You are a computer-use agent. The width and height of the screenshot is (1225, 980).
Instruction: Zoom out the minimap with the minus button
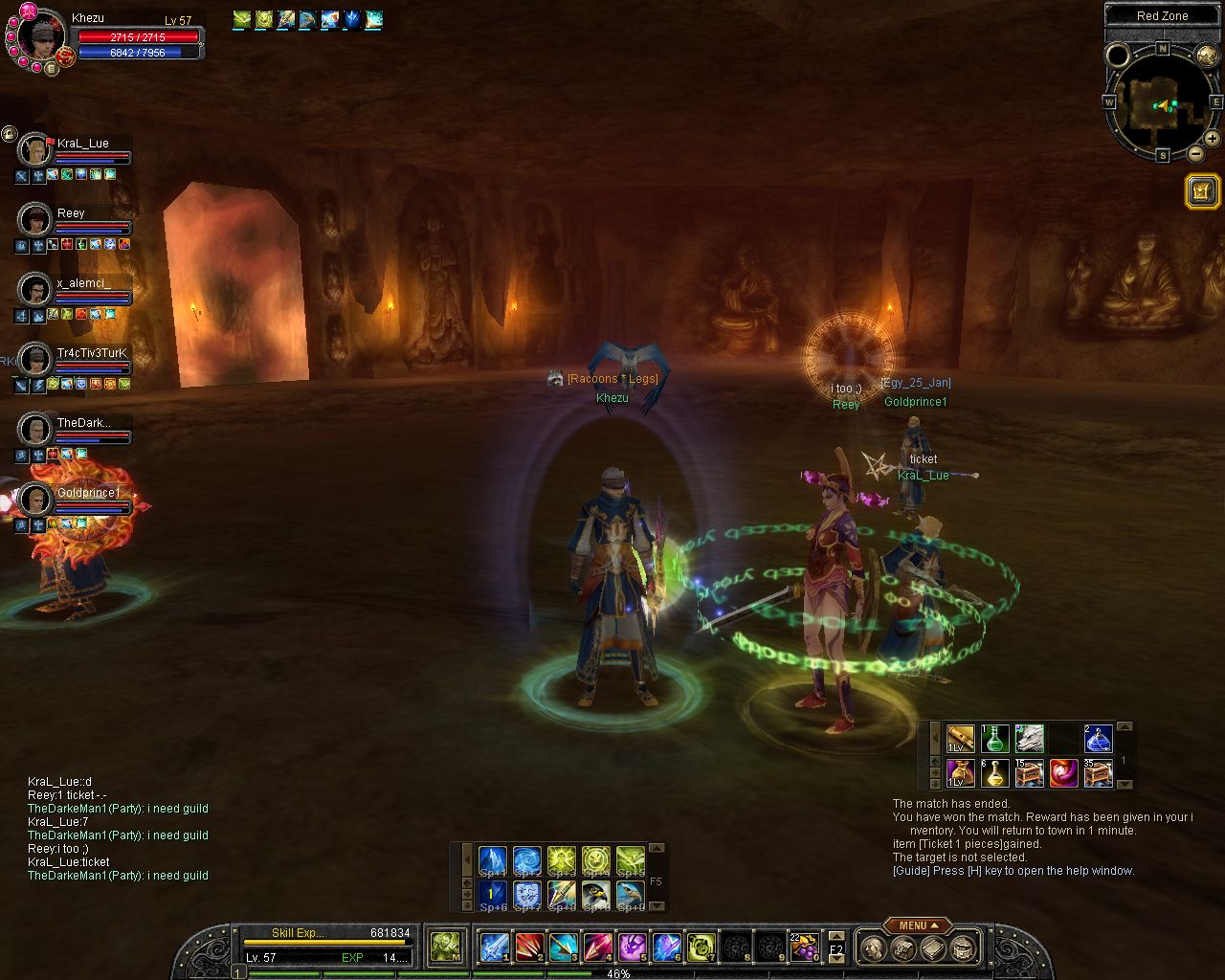(1195, 153)
